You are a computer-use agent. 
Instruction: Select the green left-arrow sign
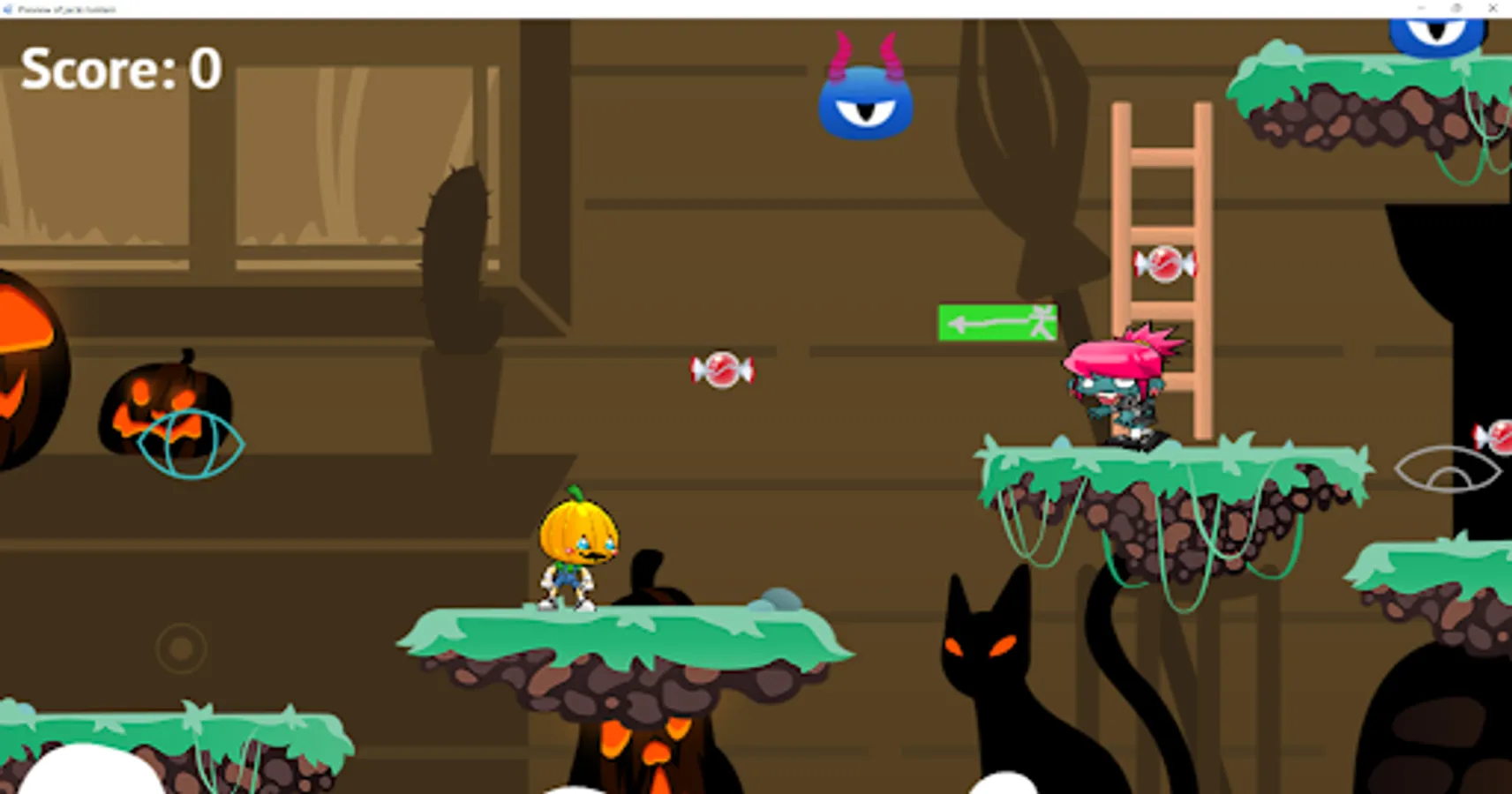[997, 320]
